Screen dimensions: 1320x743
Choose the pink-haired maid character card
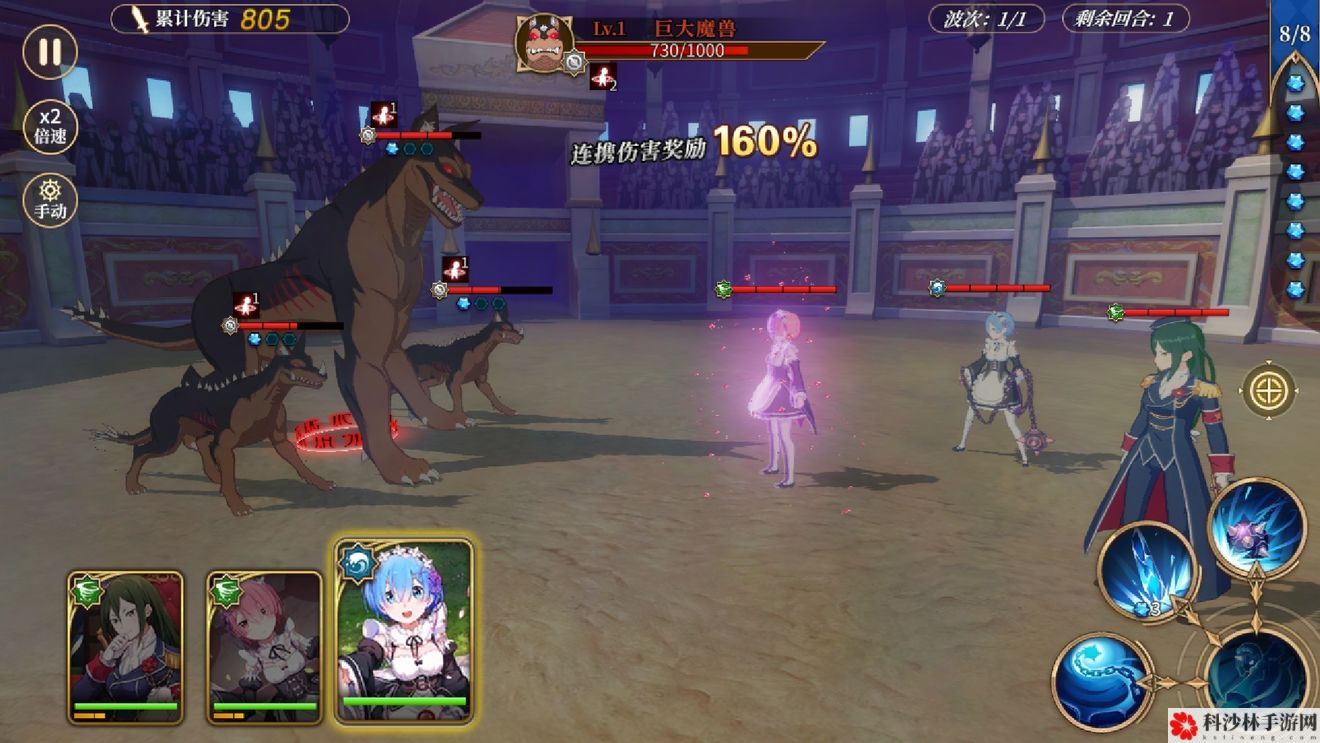pos(265,646)
